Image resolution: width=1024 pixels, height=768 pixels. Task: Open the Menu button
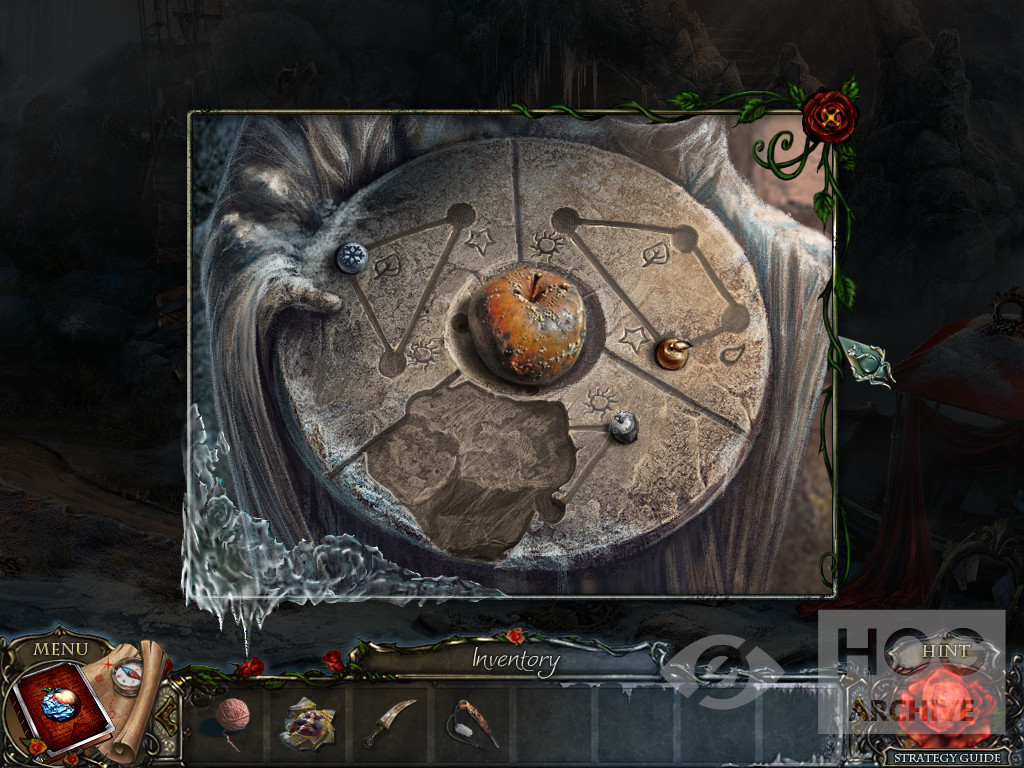(61, 649)
